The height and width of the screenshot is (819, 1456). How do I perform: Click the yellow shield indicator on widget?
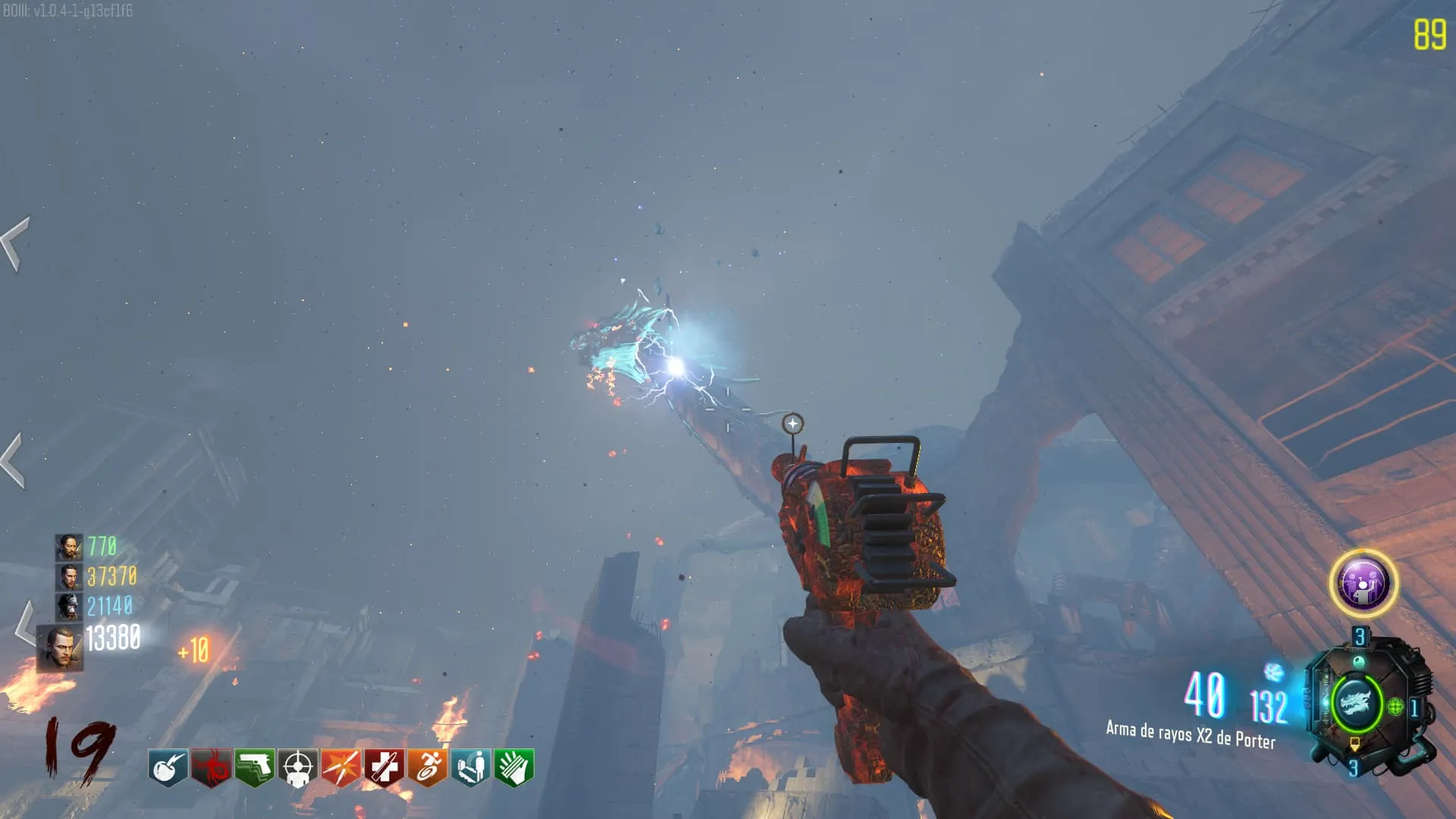coord(1354,745)
